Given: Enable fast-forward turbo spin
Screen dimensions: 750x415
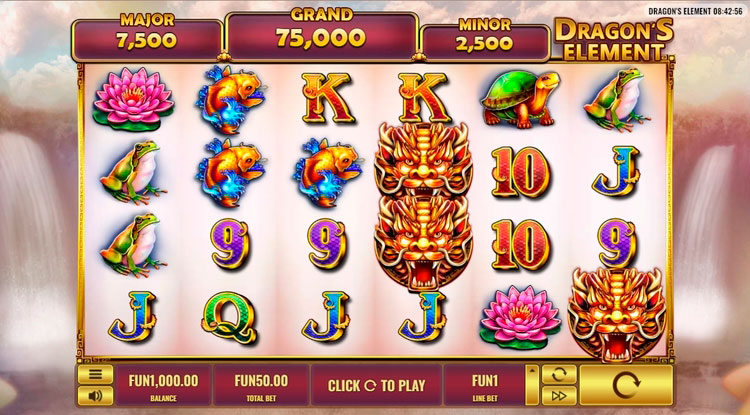Looking at the screenshot, I should pyautogui.click(x=559, y=395).
